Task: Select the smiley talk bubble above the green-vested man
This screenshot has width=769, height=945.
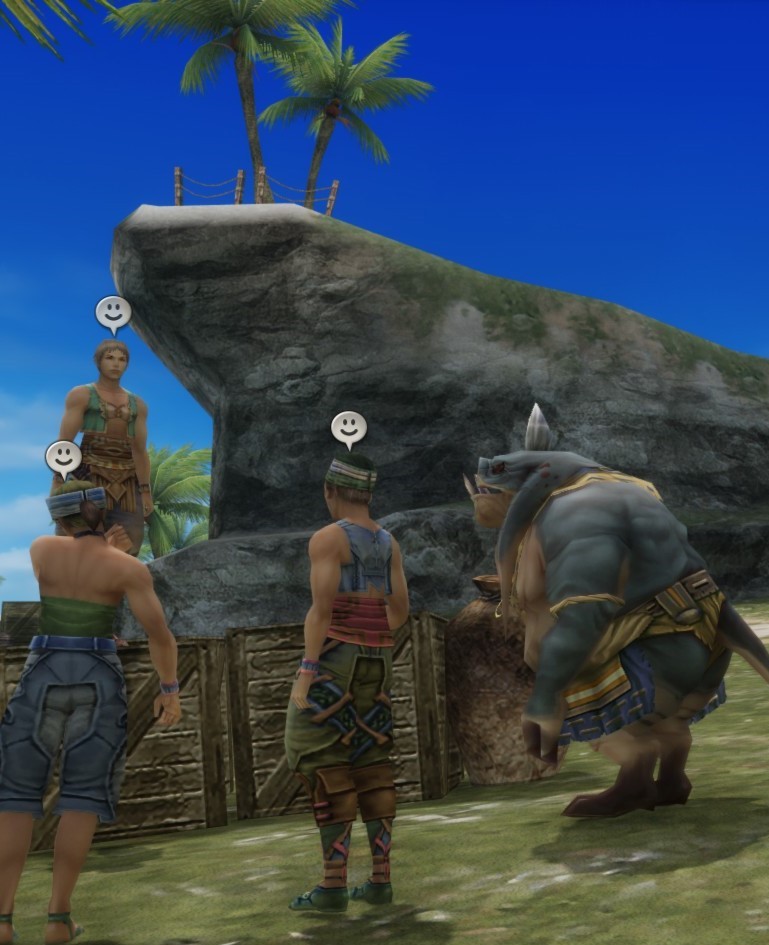Action: (113, 312)
